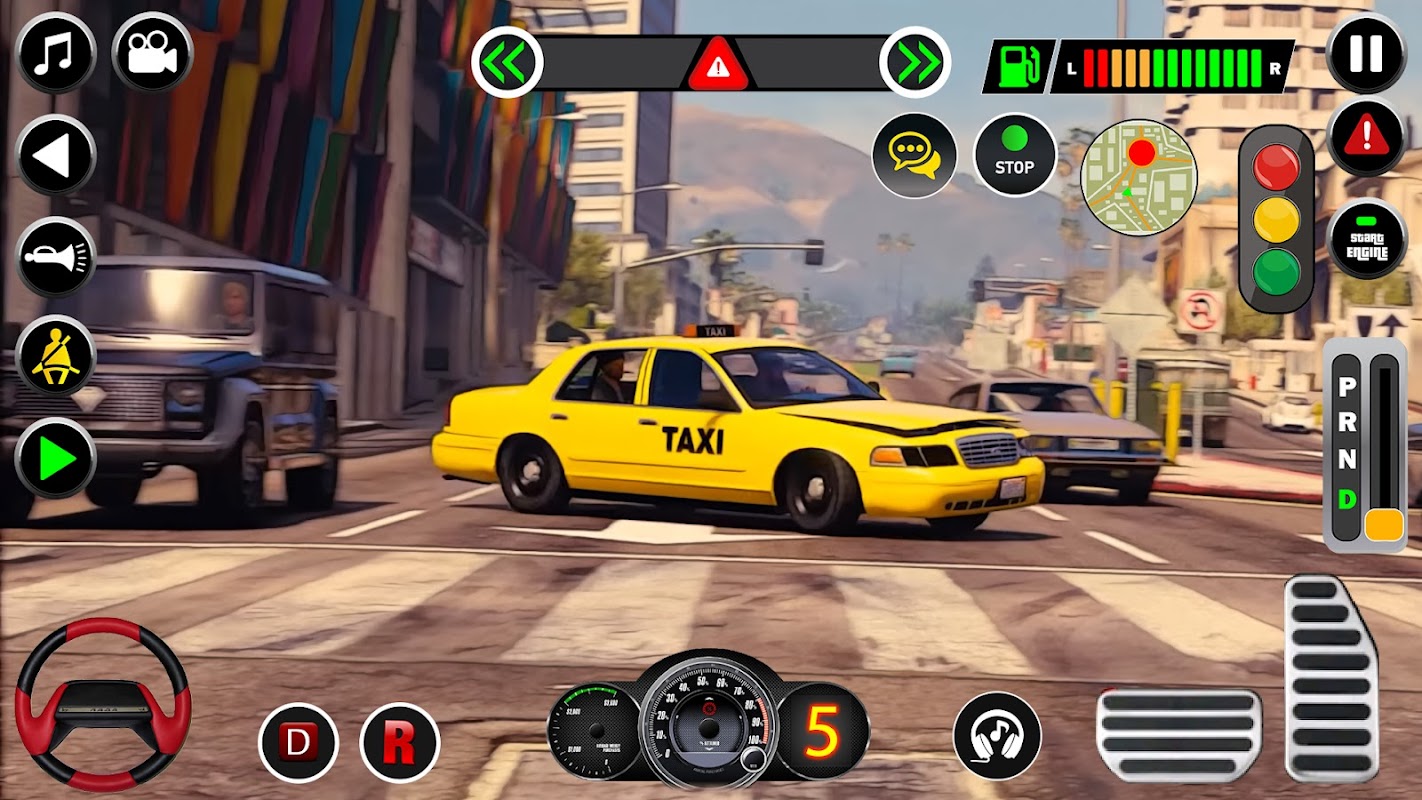Screen dimensions: 1422x800
Task: Toggle the music note button
Action: point(56,53)
